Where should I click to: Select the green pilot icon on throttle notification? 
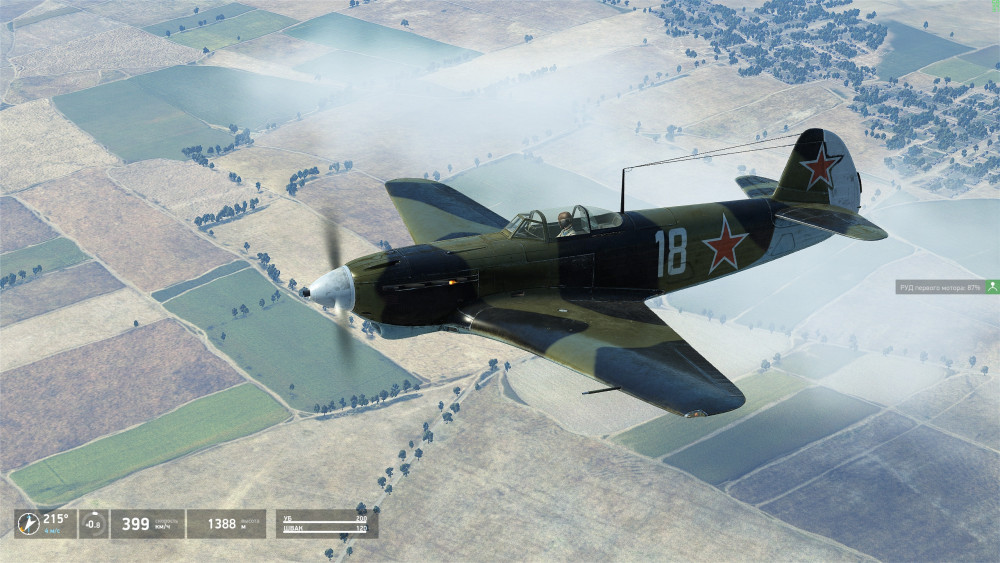pyautogui.click(x=992, y=287)
